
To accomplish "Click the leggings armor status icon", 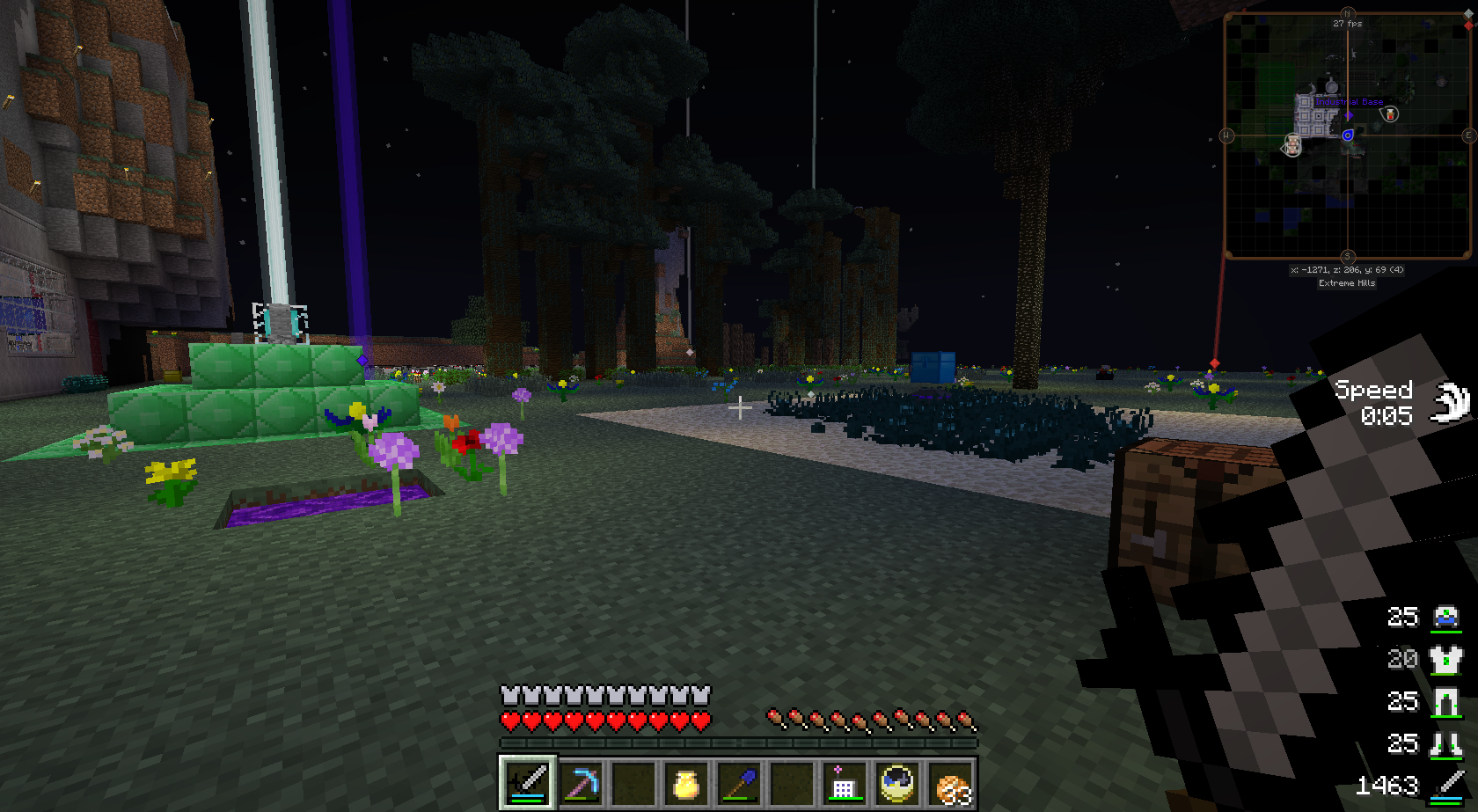I will pos(1445,701).
